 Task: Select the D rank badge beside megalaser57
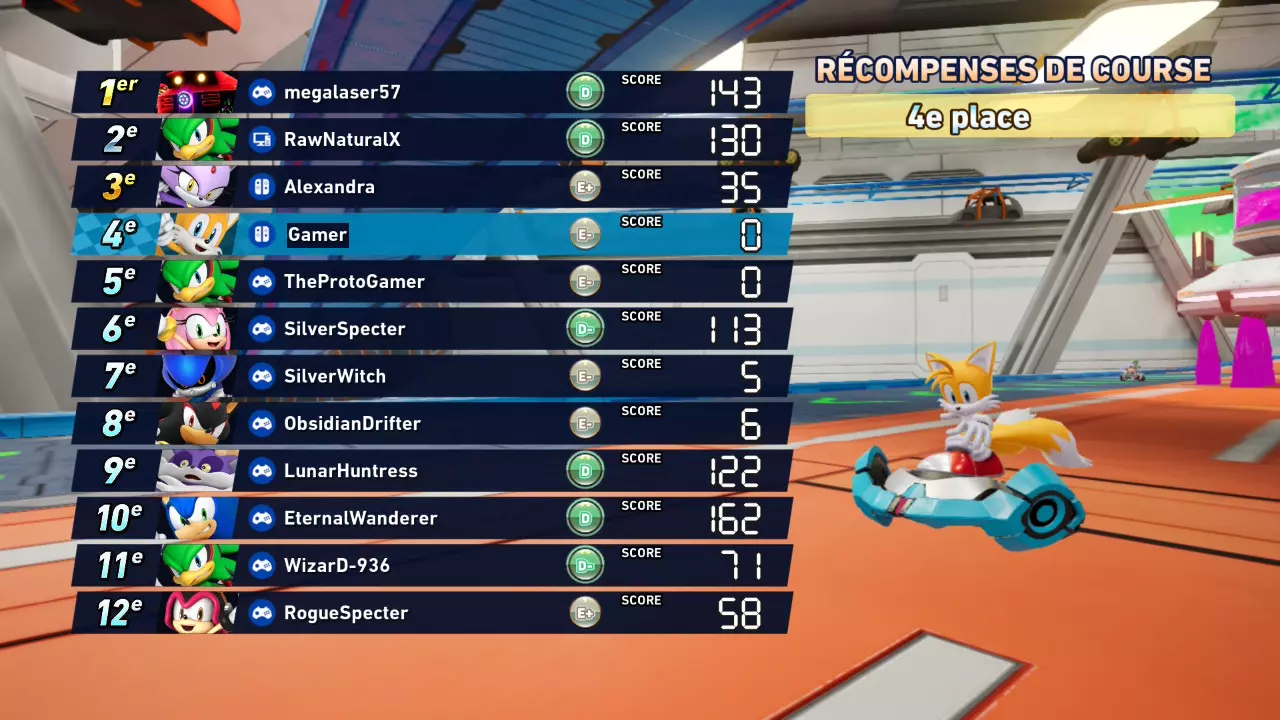(585, 91)
